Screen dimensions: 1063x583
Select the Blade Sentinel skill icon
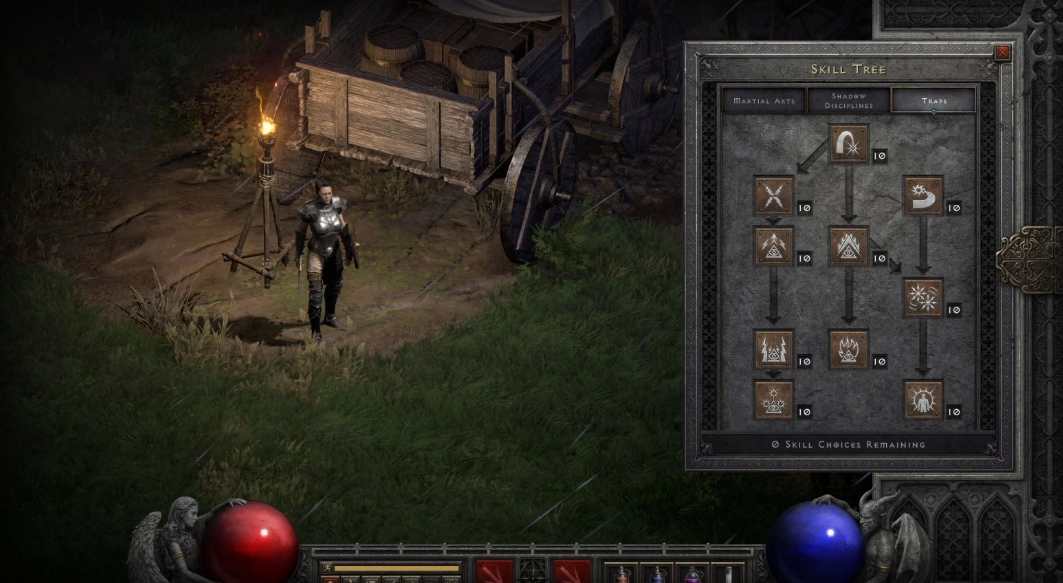(x=923, y=196)
